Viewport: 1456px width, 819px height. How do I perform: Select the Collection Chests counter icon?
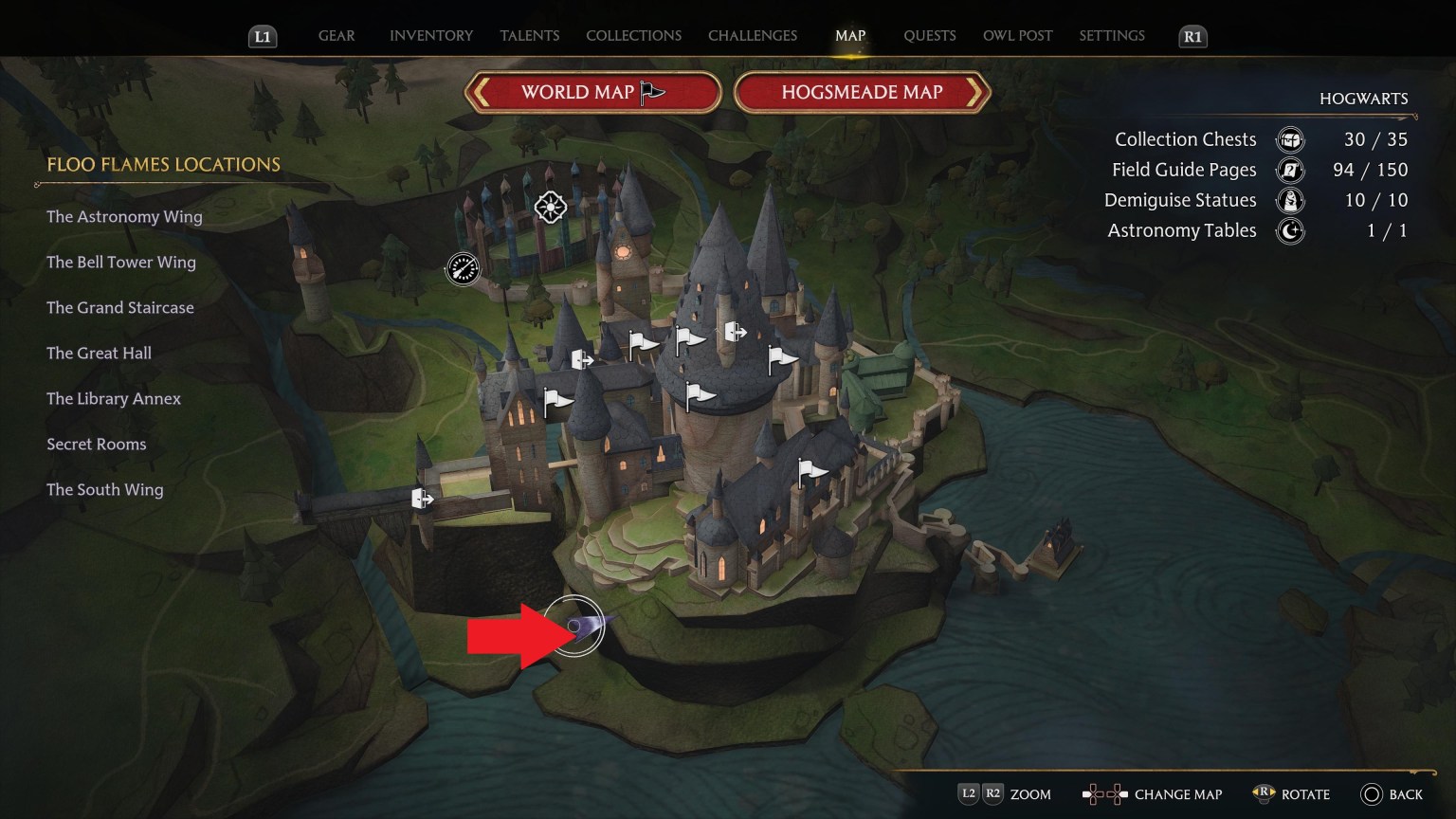(1289, 139)
